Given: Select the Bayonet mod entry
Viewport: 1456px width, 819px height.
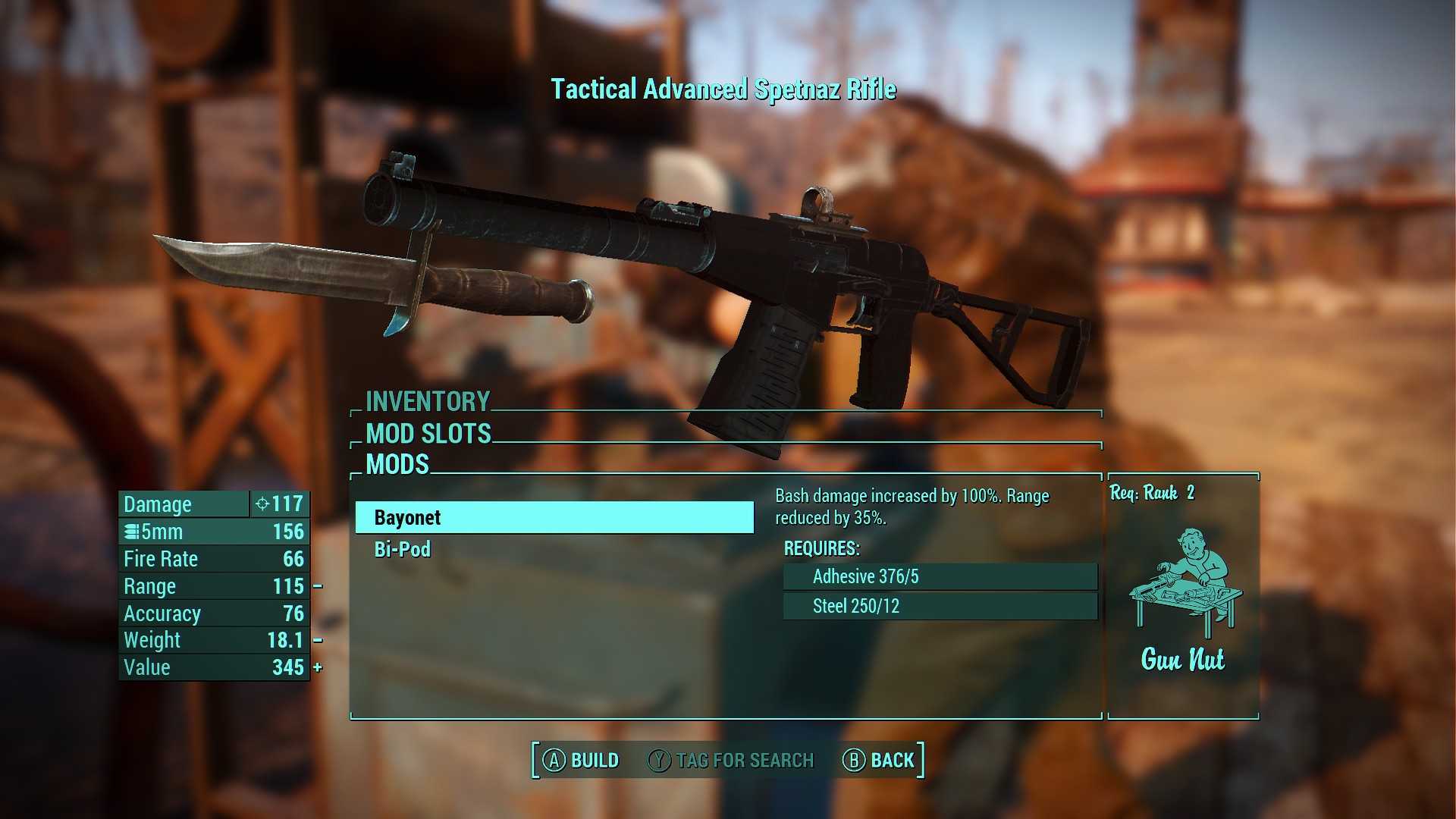Looking at the screenshot, I should point(554,518).
